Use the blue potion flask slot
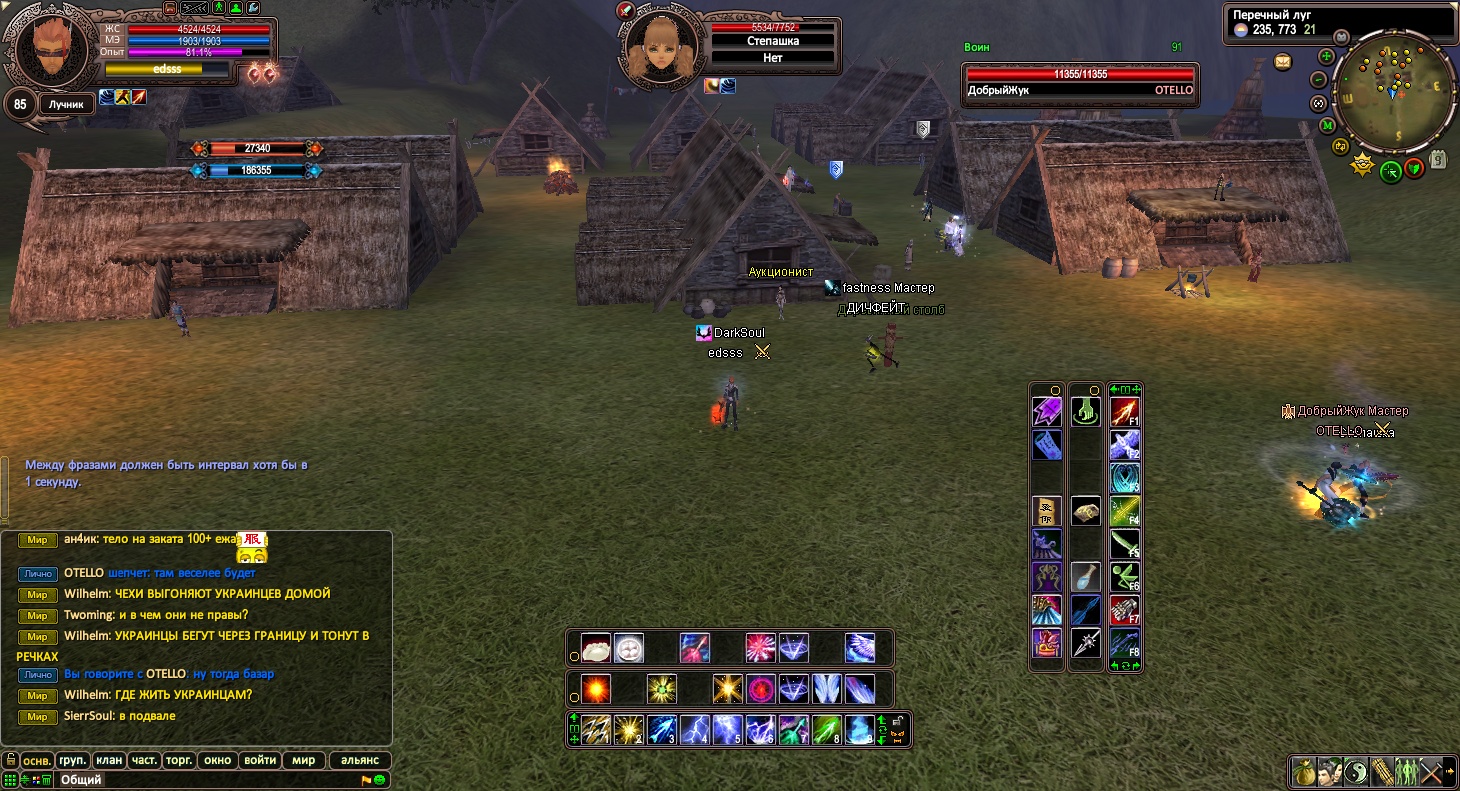The height and width of the screenshot is (791, 1460). pos(1086,576)
